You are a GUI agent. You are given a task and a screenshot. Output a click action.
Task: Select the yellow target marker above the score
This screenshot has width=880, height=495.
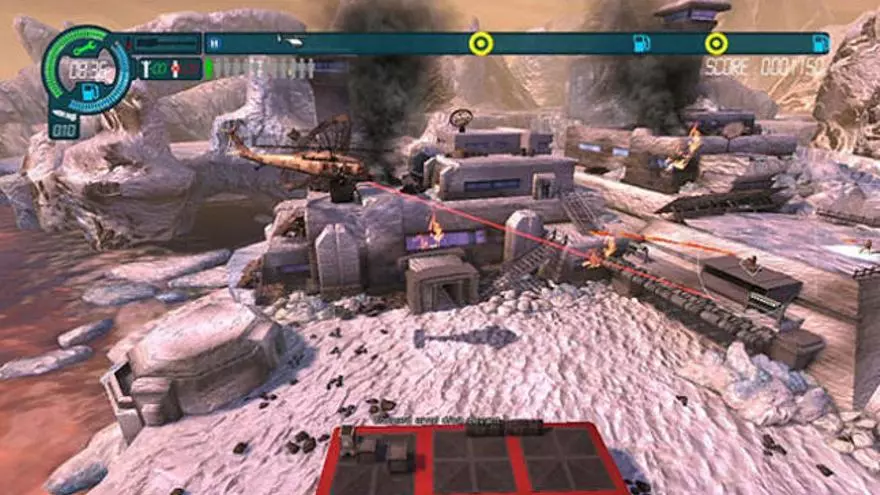pyautogui.click(x=716, y=43)
